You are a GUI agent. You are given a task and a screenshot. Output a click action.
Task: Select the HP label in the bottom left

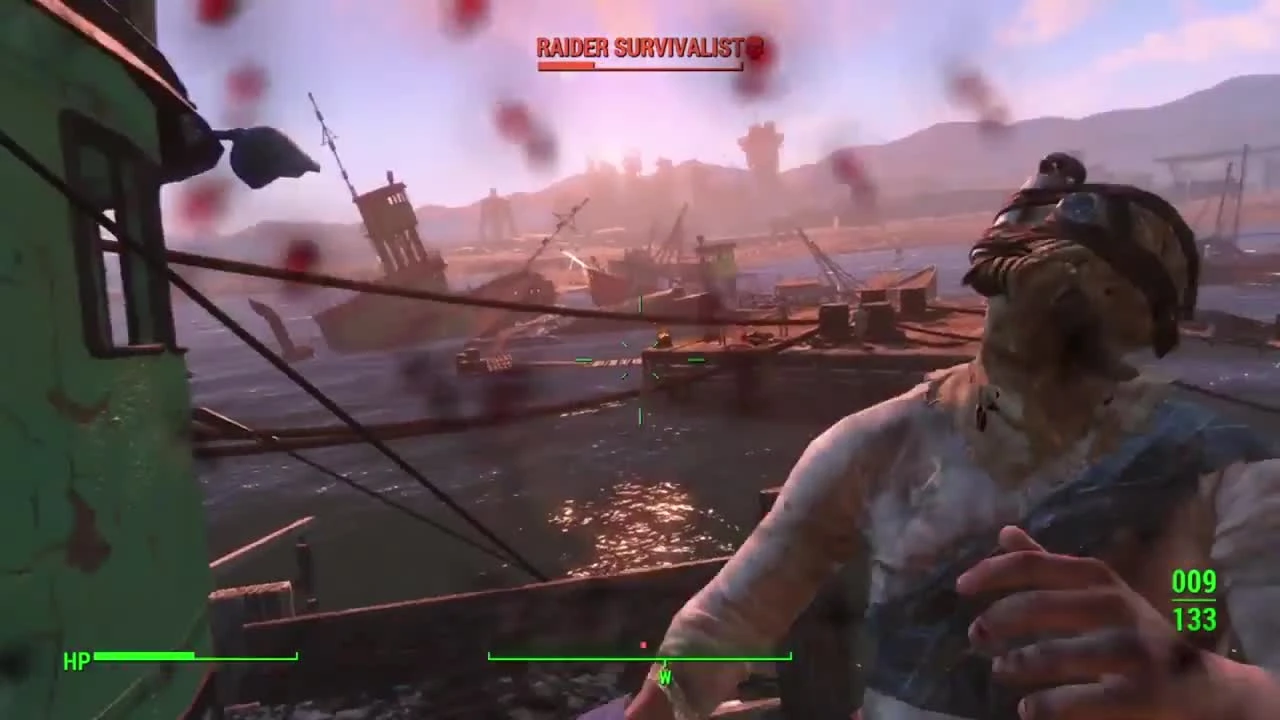(76, 660)
